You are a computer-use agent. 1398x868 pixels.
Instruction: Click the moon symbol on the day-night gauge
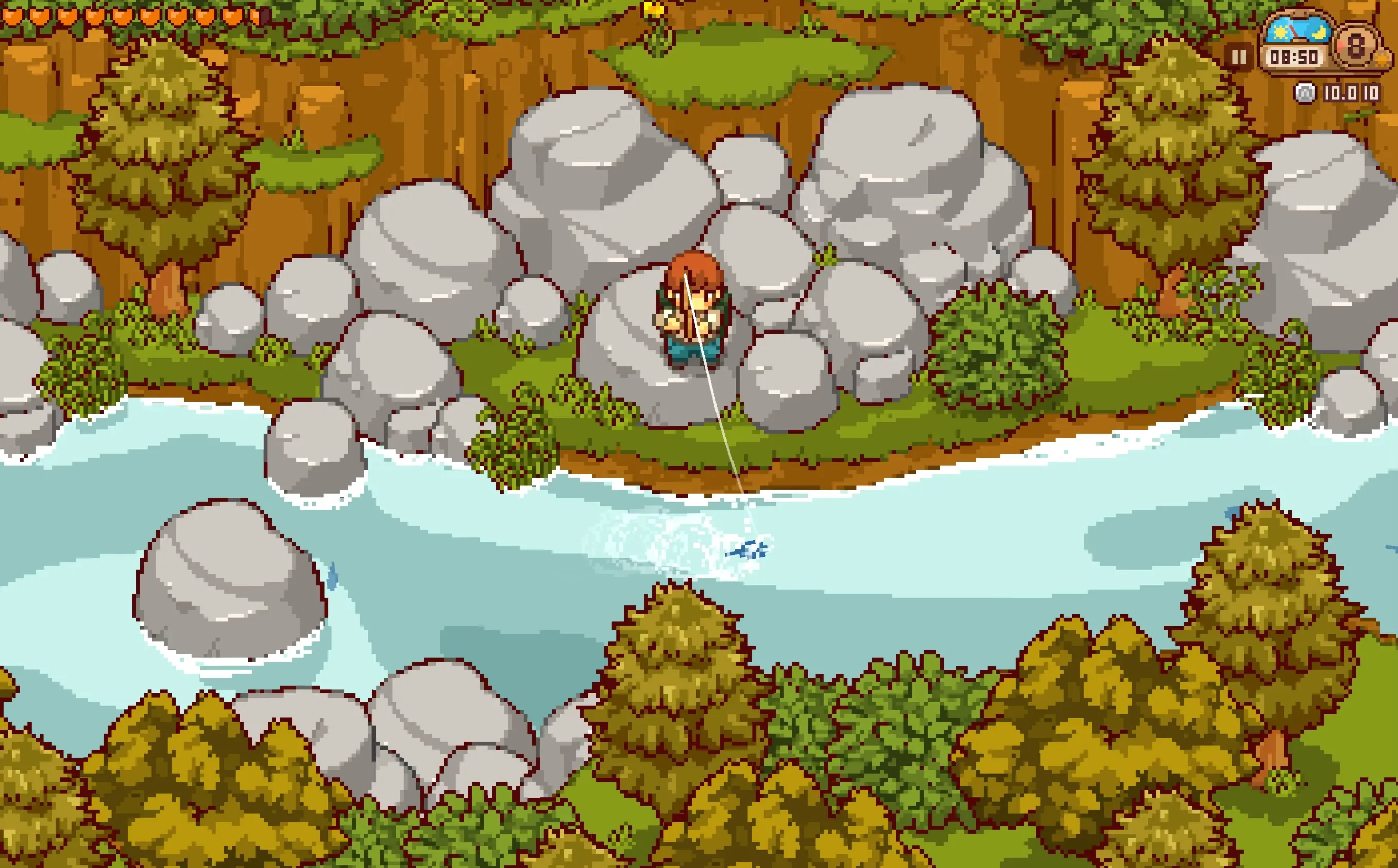tap(1319, 33)
